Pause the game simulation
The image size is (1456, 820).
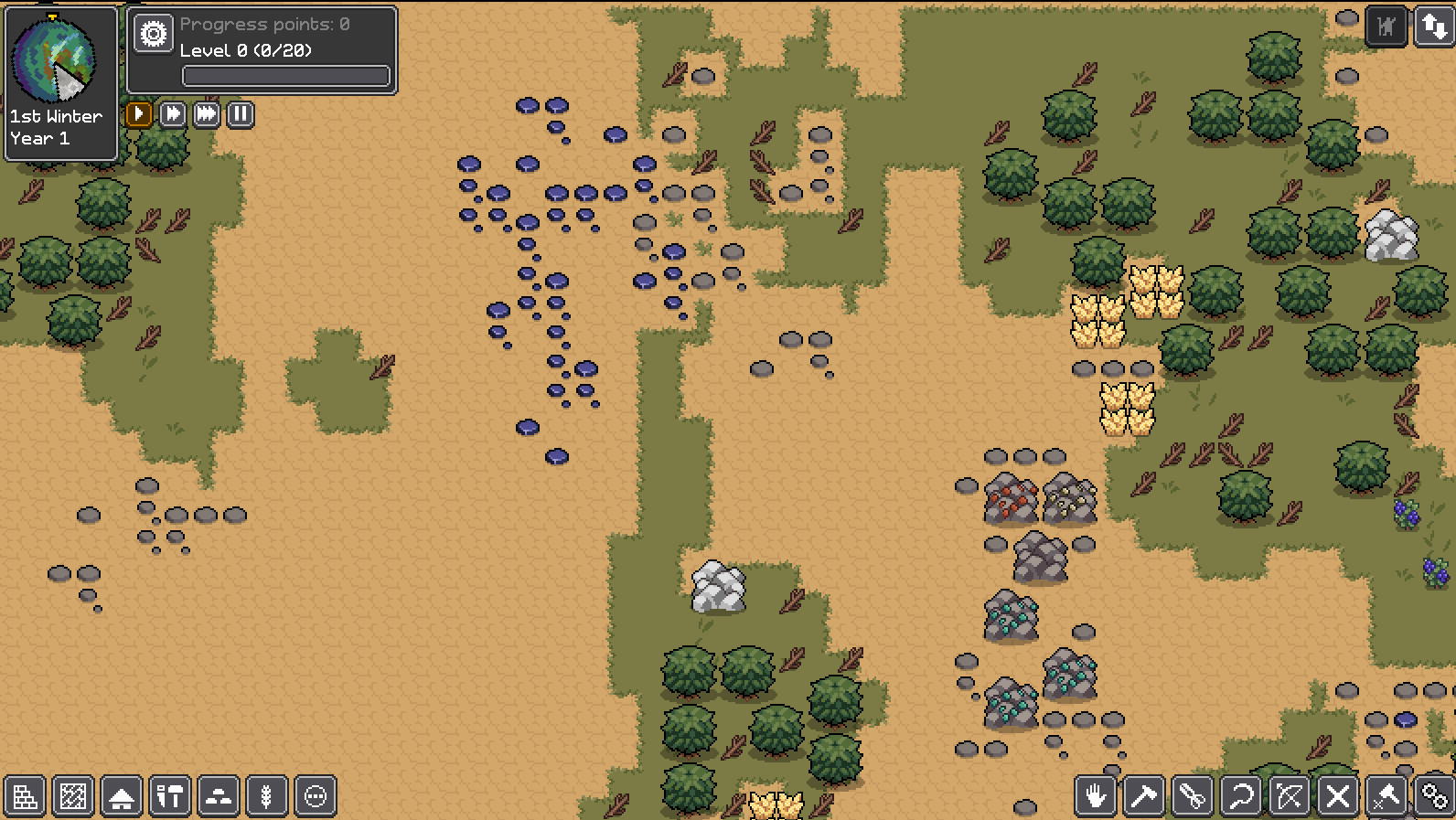239,114
